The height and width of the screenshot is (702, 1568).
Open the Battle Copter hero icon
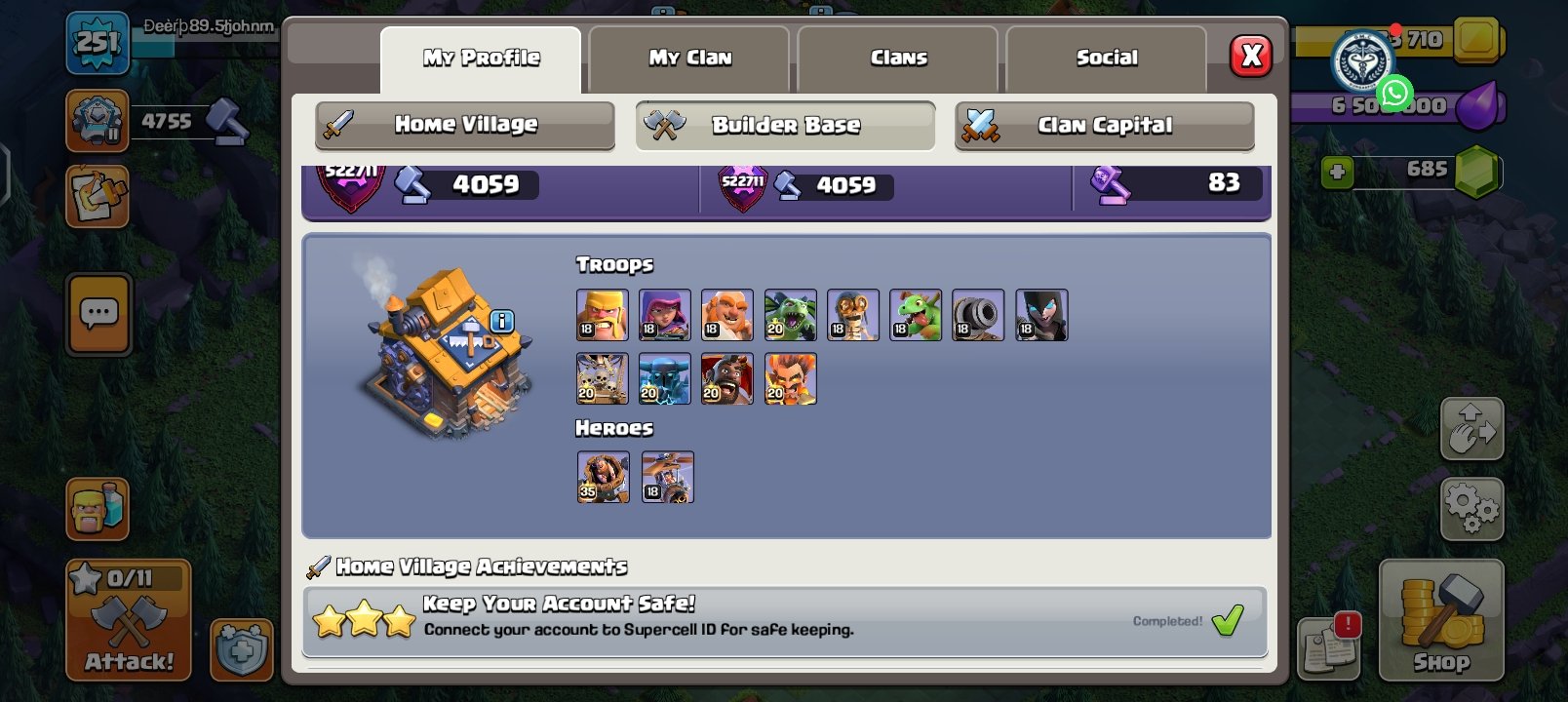(x=665, y=477)
